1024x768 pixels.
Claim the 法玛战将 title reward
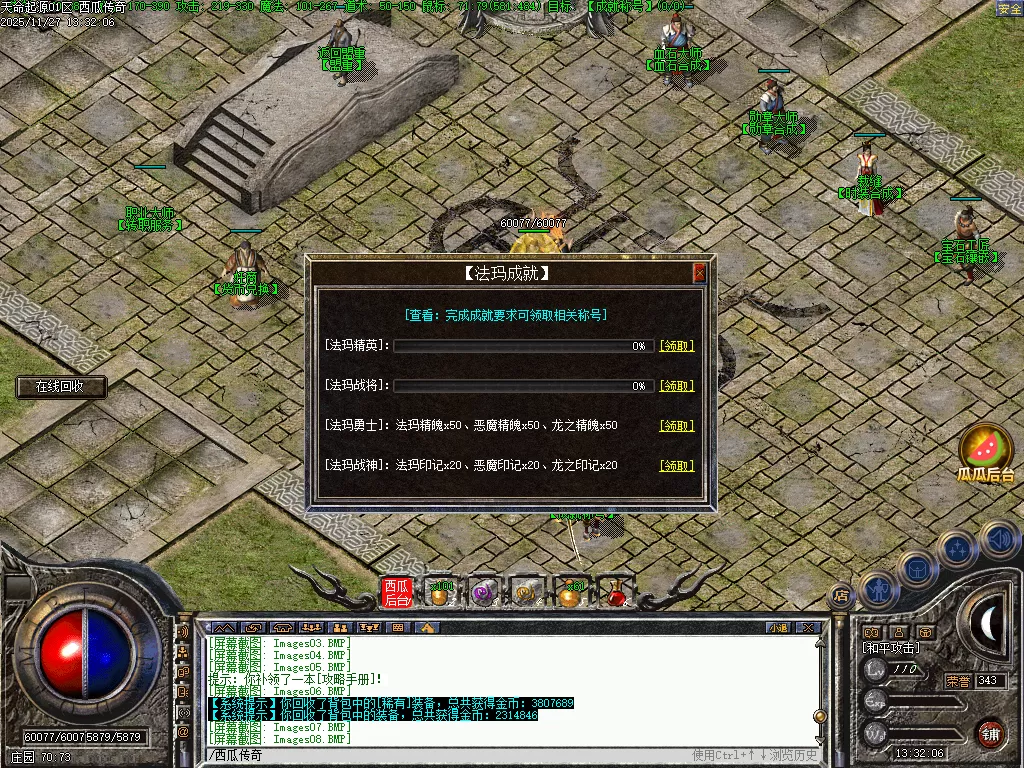pyautogui.click(x=676, y=386)
